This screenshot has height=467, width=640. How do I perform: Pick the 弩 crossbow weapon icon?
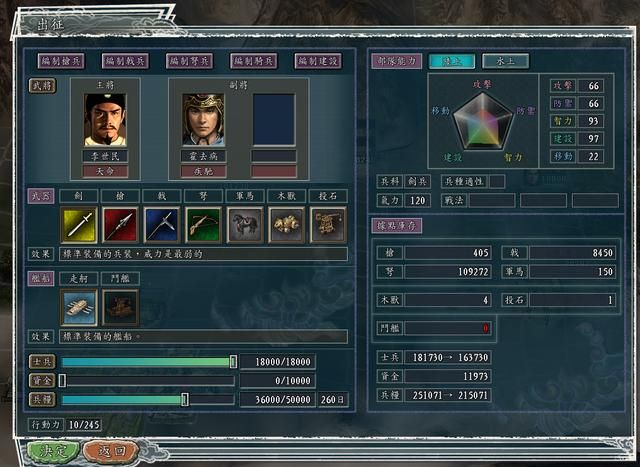pyautogui.click(x=203, y=225)
